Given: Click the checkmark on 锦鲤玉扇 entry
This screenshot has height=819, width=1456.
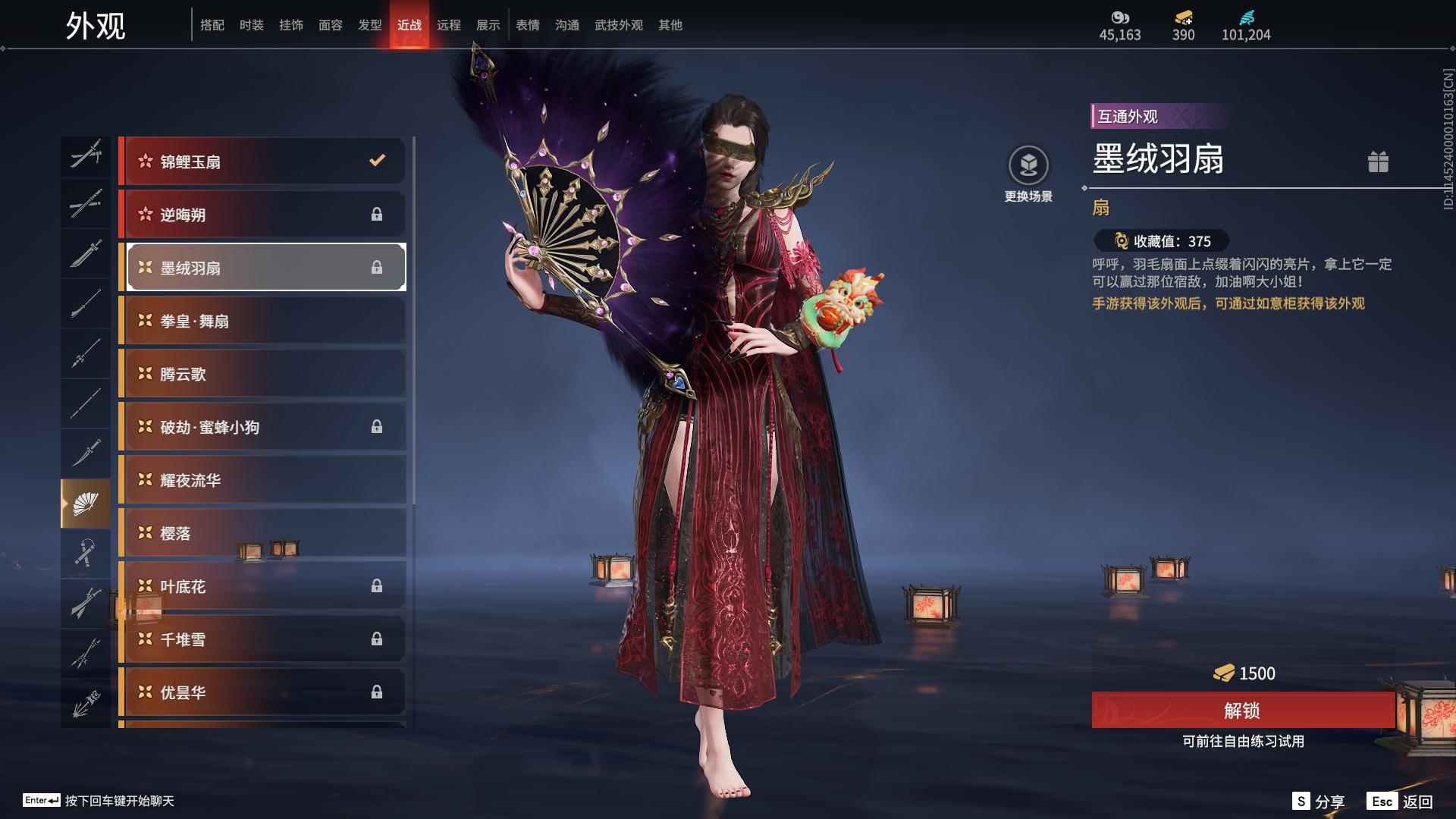Looking at the screenshot, I should click(375, 161).
